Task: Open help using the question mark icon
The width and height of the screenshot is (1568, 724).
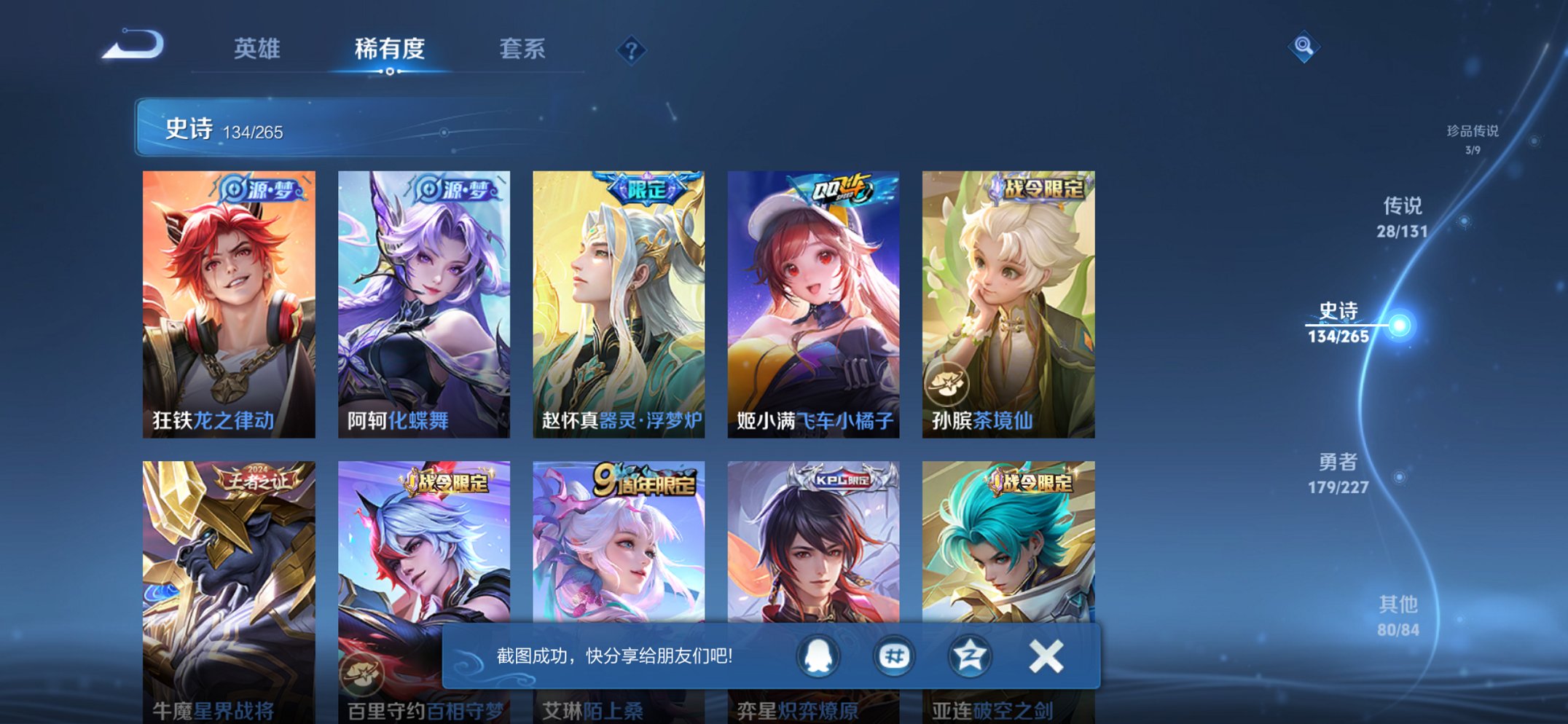Action: (x=633, y=49)
